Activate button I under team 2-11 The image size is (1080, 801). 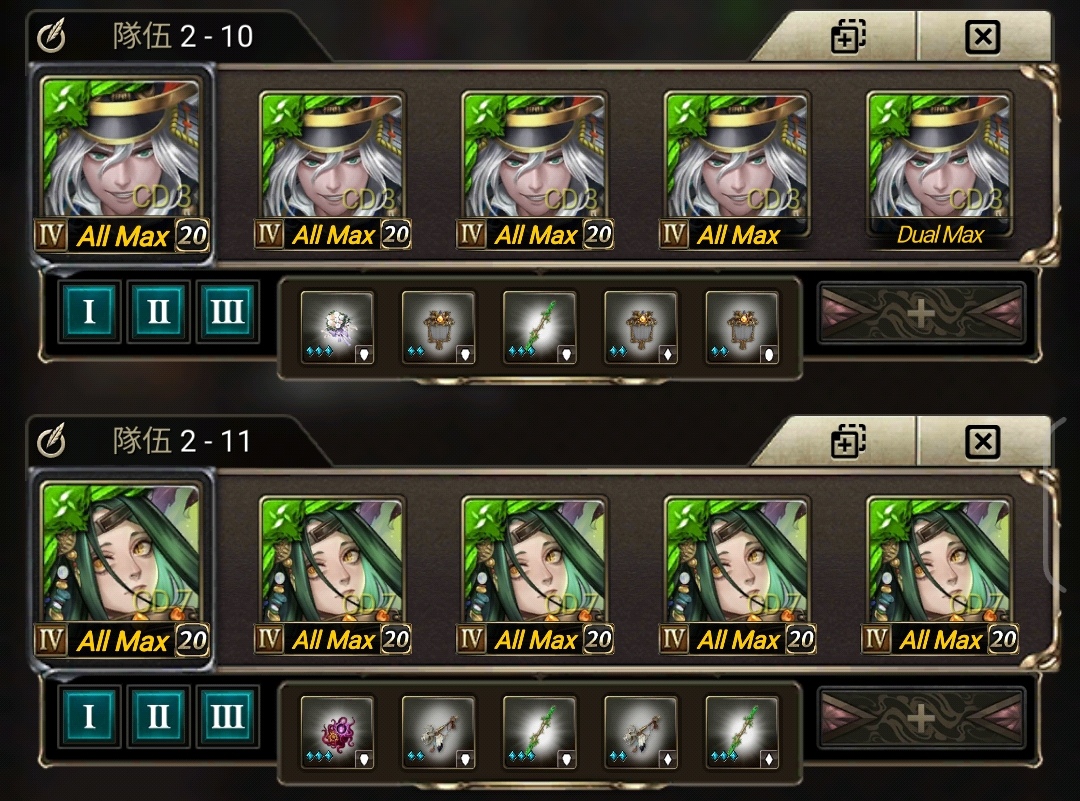tap(89, 717)
